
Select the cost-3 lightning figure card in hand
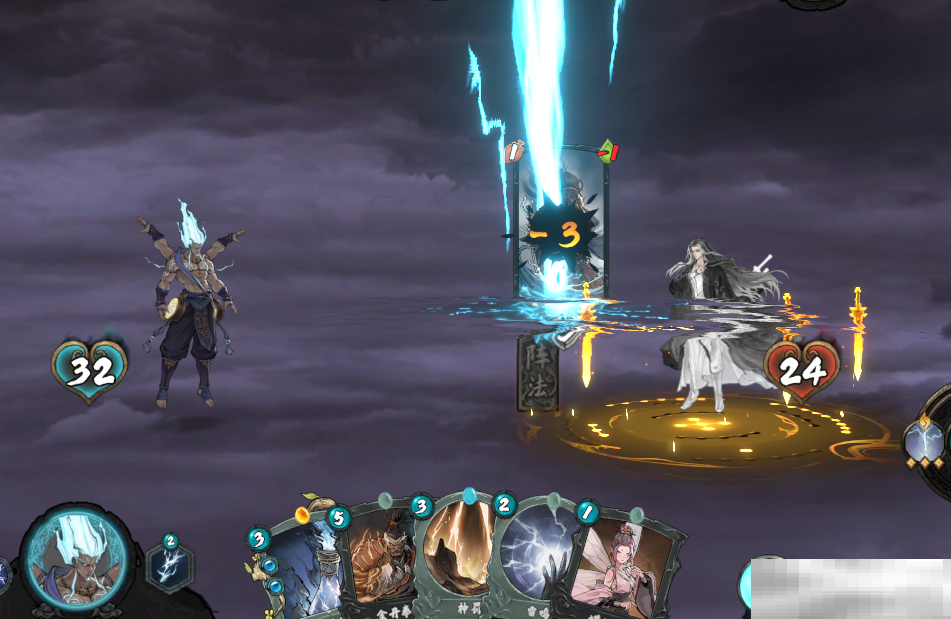point(302,572)
